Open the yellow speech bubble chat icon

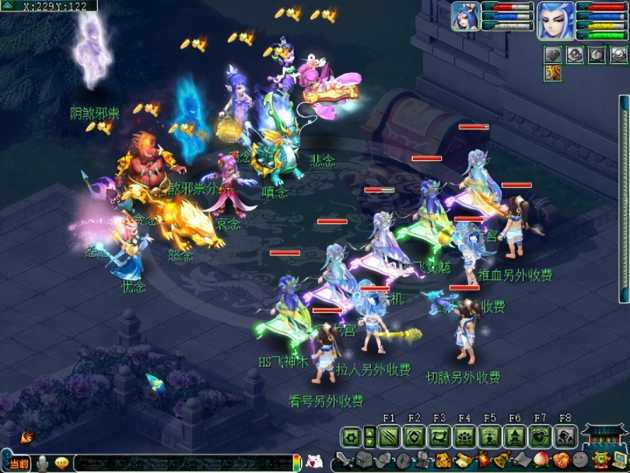pyautogui.click(x=62, y=463)
